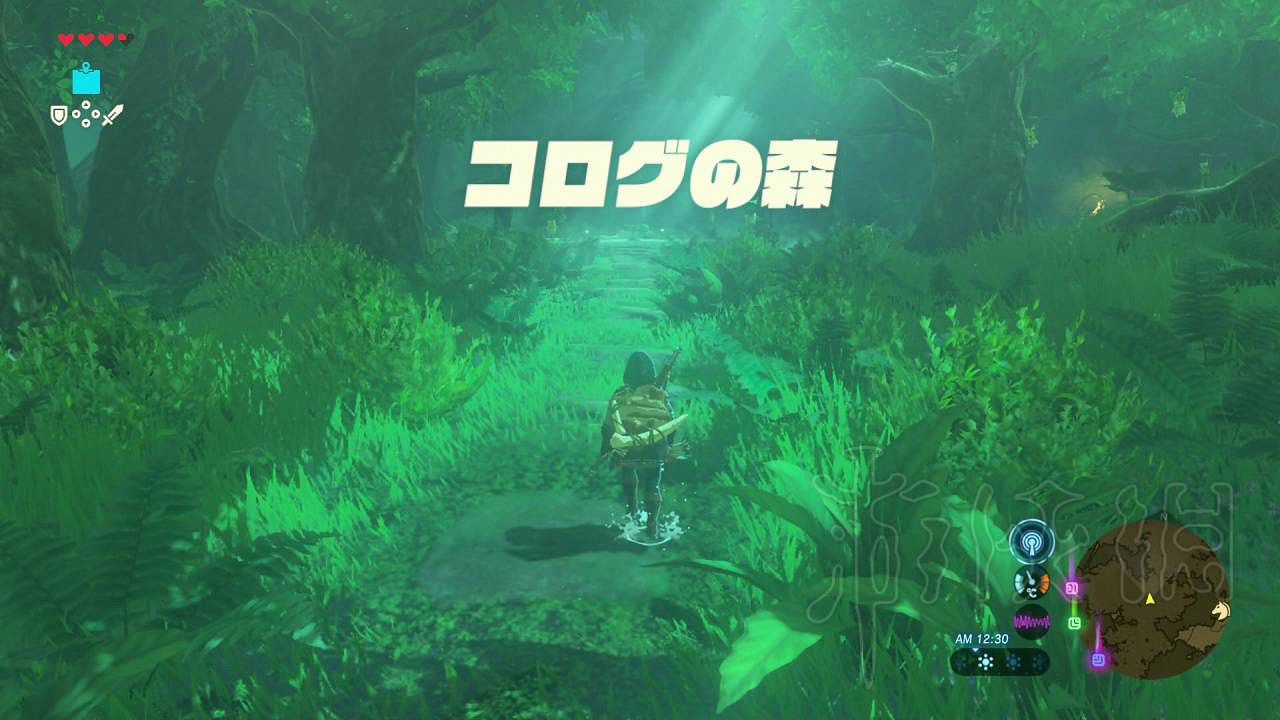The width and height of the screenshot is (1280, 720).
Task: Click the shield icon in the HUD
Action: [x=58, y=114]
